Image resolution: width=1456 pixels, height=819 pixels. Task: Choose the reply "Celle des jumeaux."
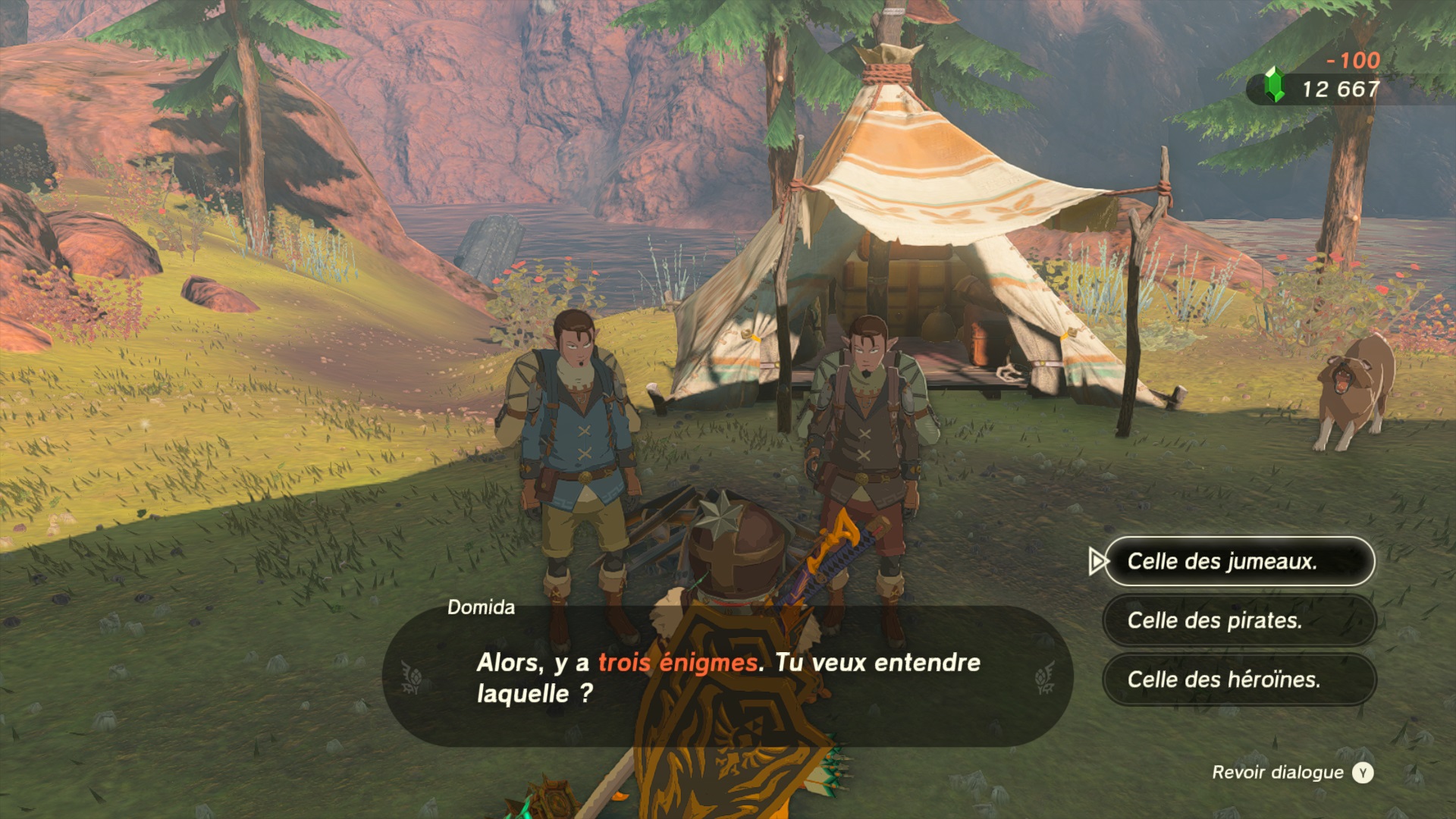(x=1238, y=561)
